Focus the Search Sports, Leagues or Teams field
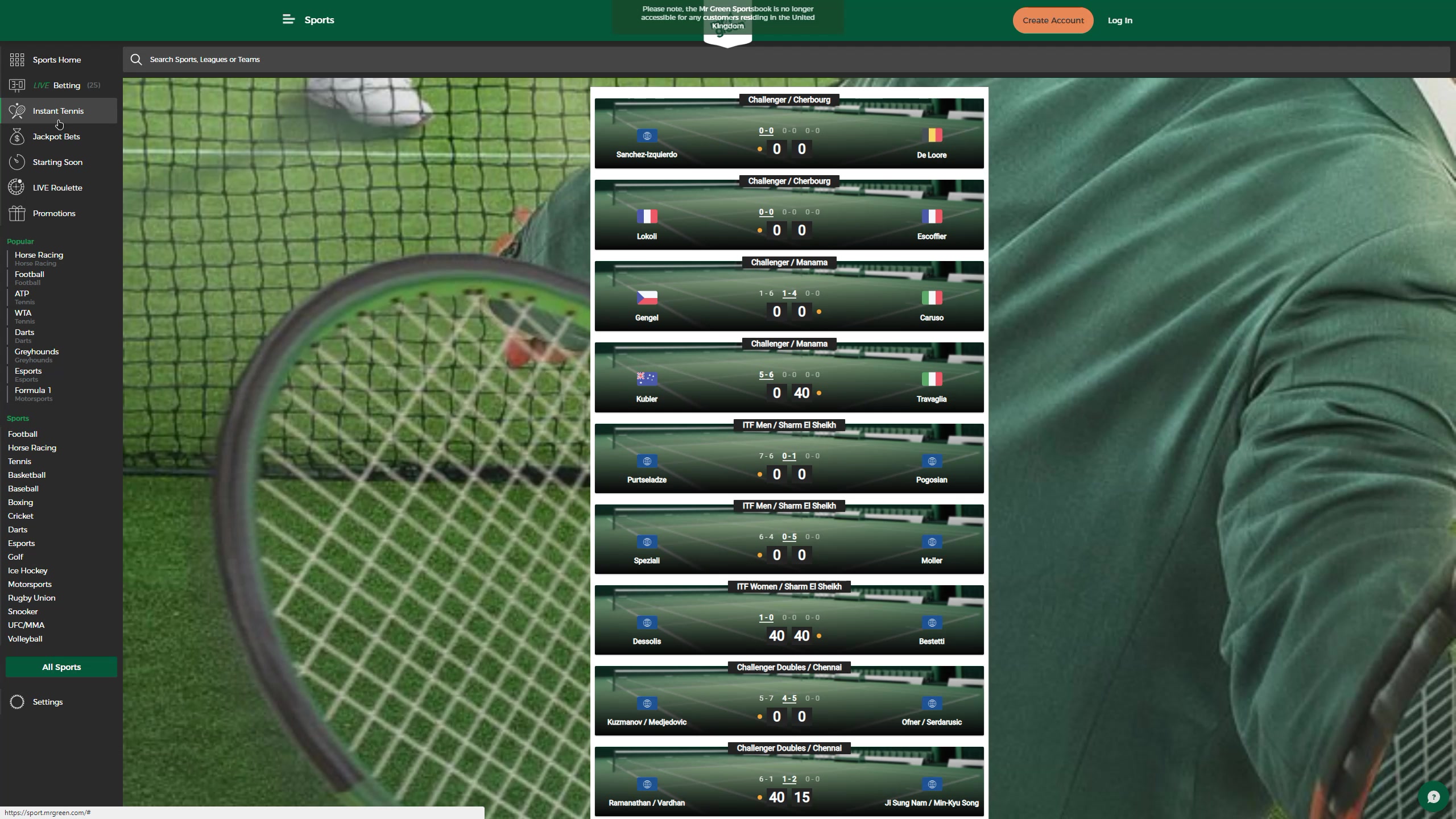The width and height of the screenshot is (1456, 819). coord(785,60)
